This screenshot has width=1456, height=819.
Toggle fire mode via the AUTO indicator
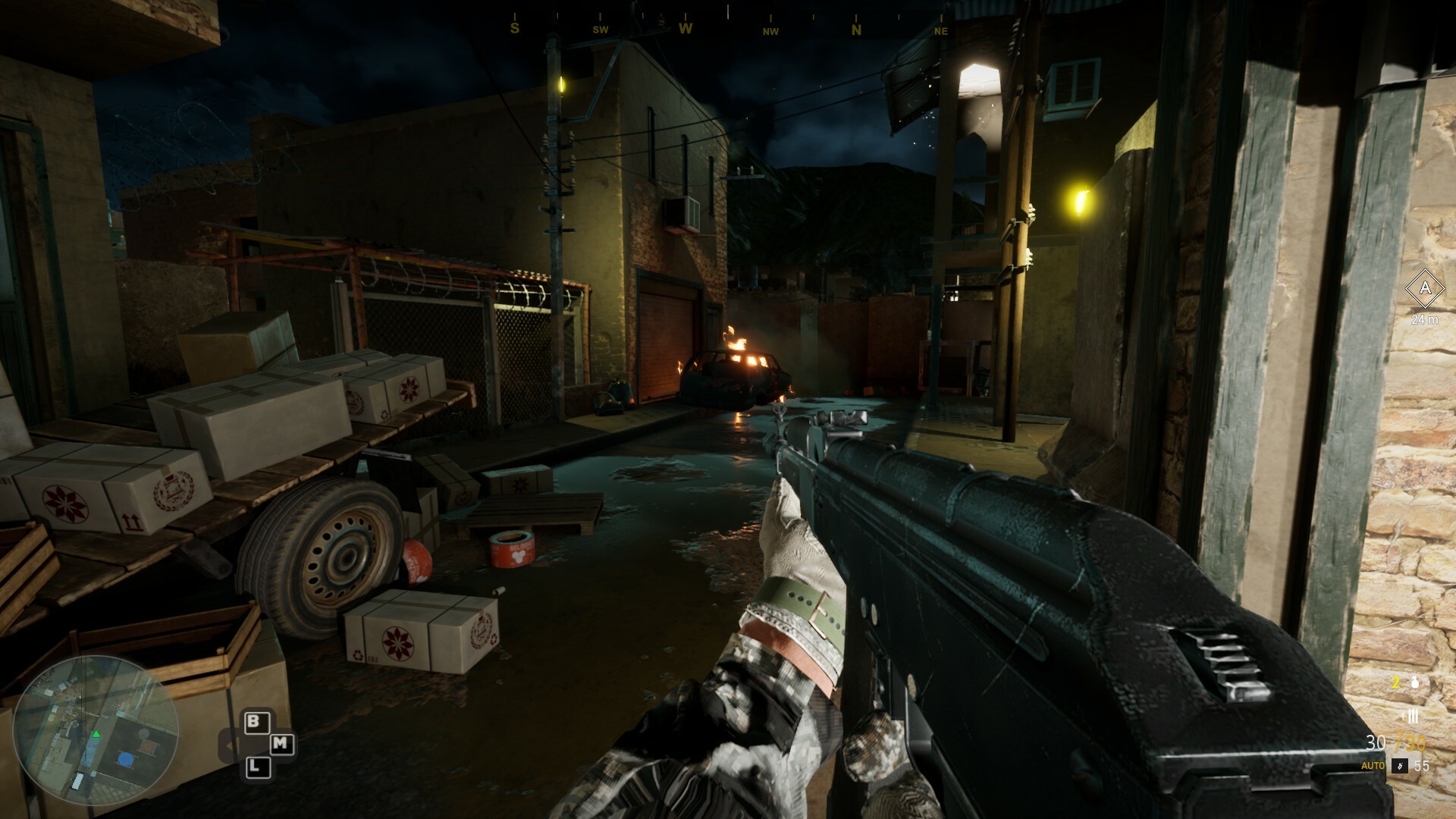1373,766
